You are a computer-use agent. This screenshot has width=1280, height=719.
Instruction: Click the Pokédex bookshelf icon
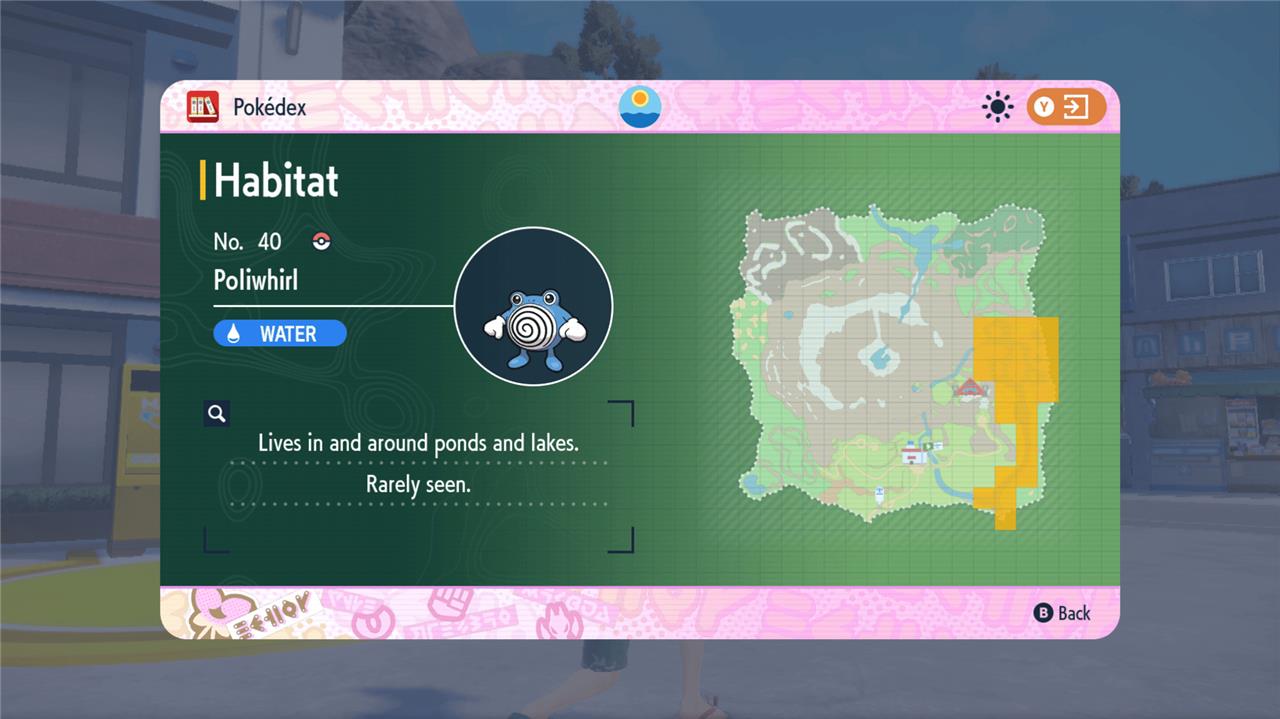click(x=202, y=107)
